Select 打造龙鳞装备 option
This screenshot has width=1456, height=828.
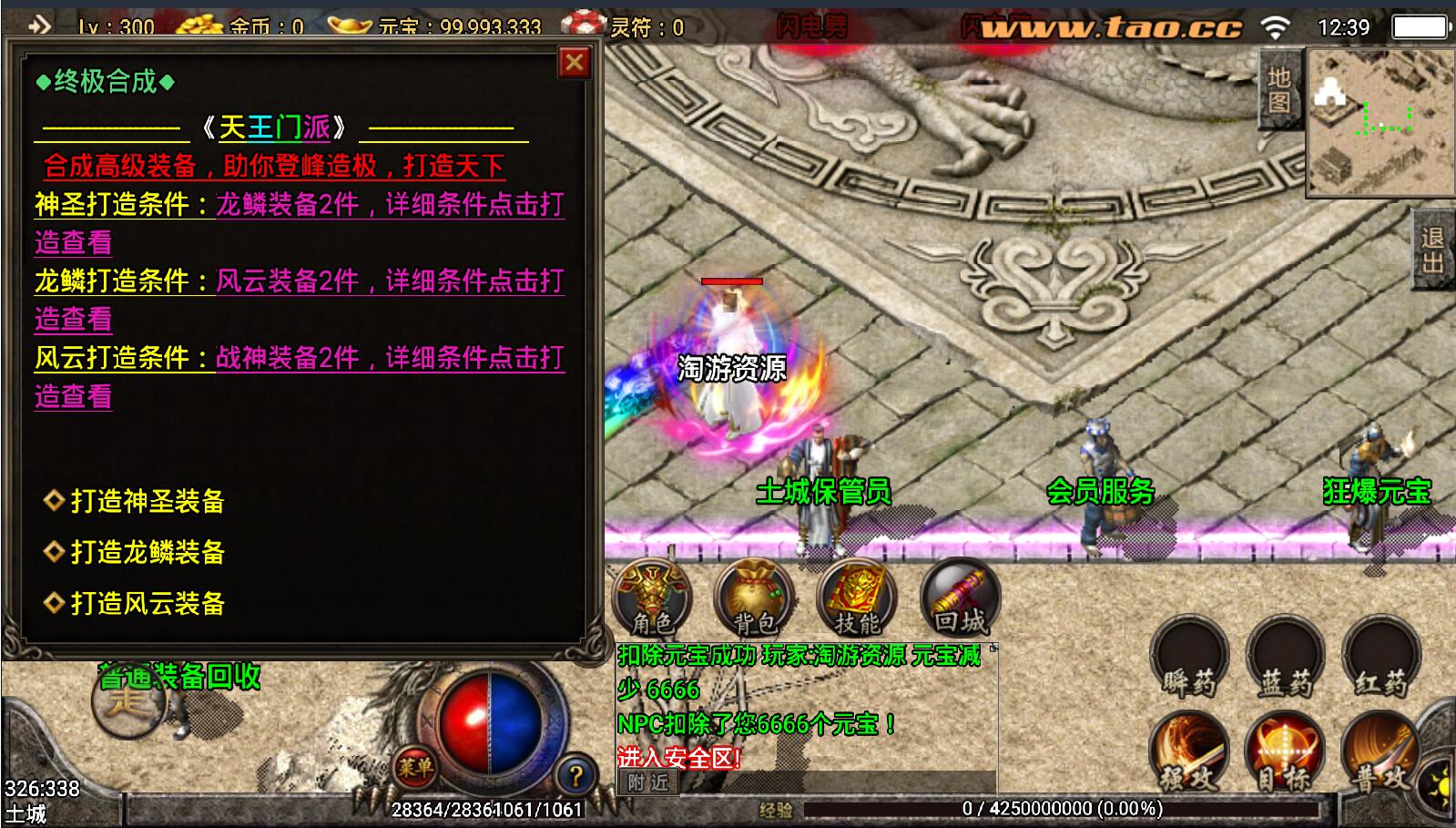pyautogui.click(x=146, y=552)
